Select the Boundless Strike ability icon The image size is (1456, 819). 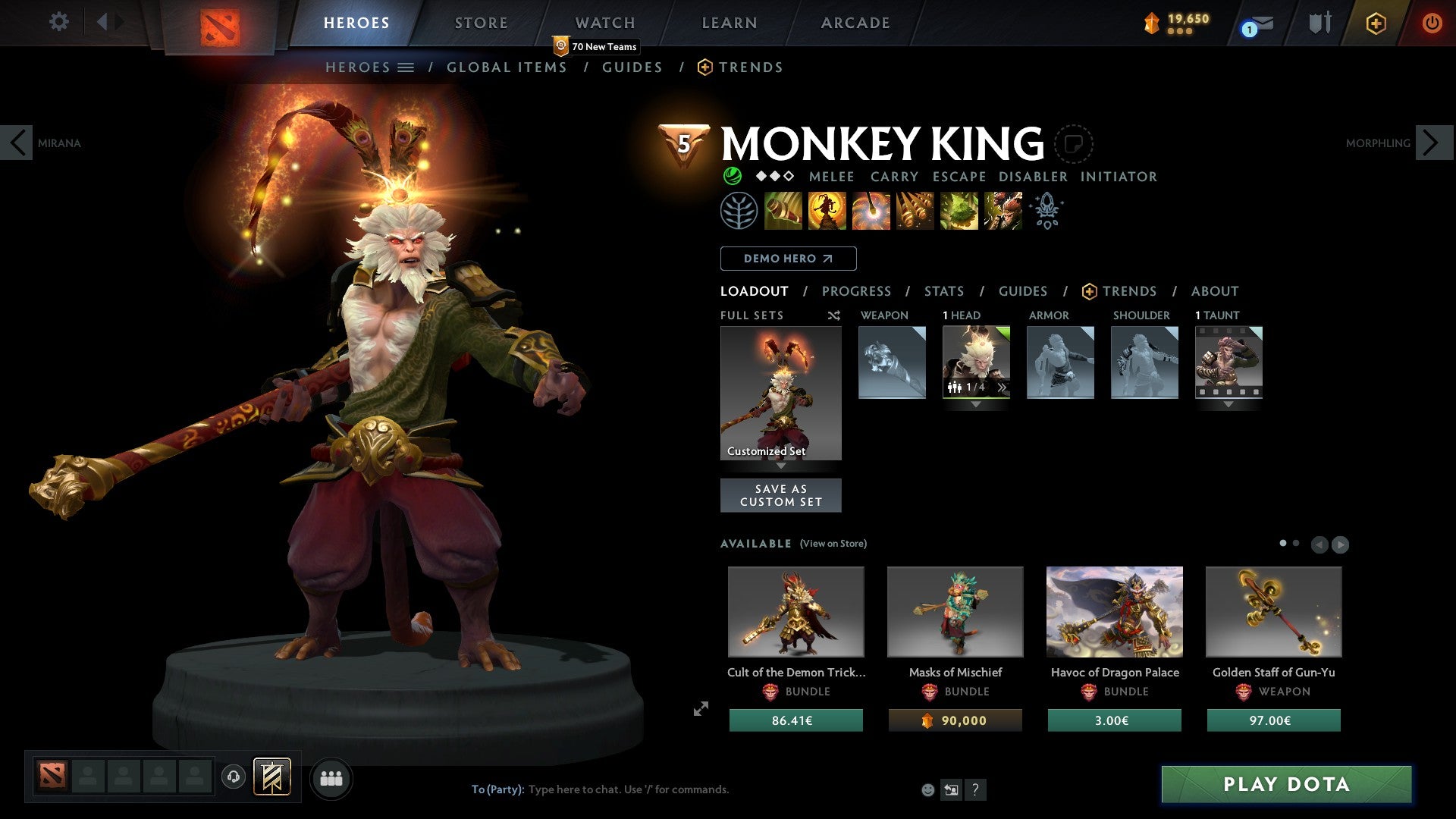(x=783, y=212)
